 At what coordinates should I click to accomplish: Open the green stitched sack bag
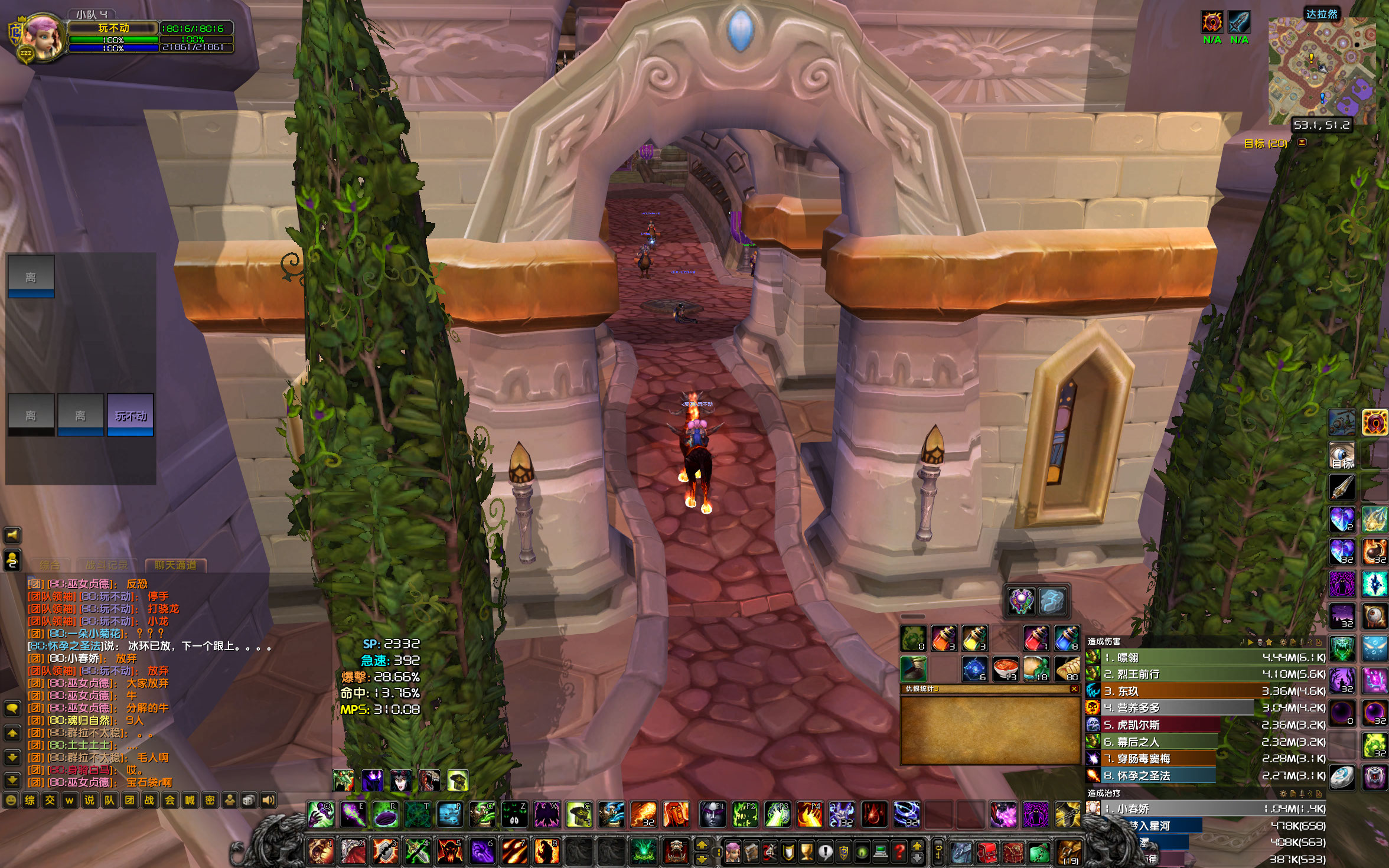[1039, 853]
